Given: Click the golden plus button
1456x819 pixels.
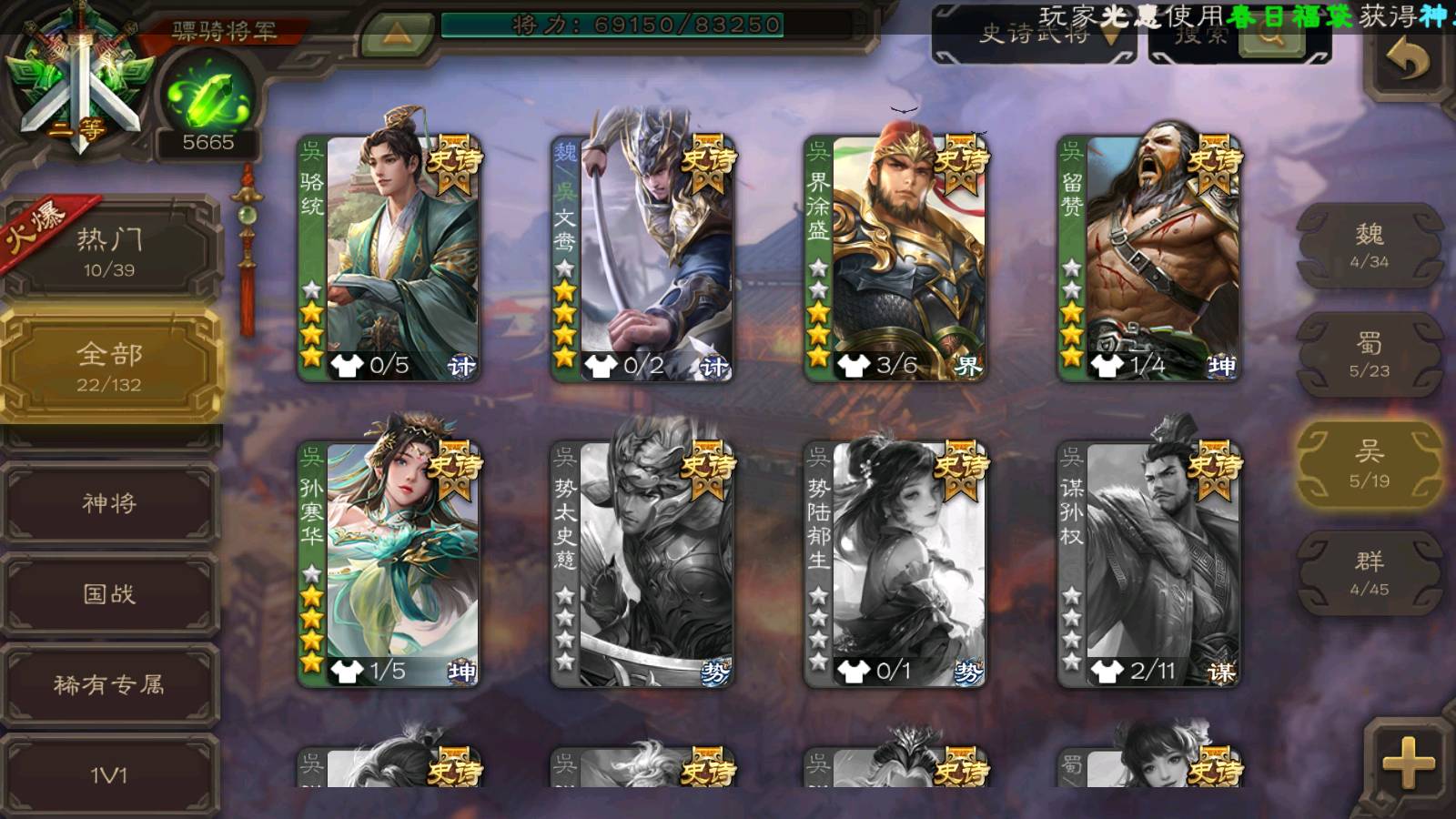Looking at the screenshot, I should coord(1407,762).
